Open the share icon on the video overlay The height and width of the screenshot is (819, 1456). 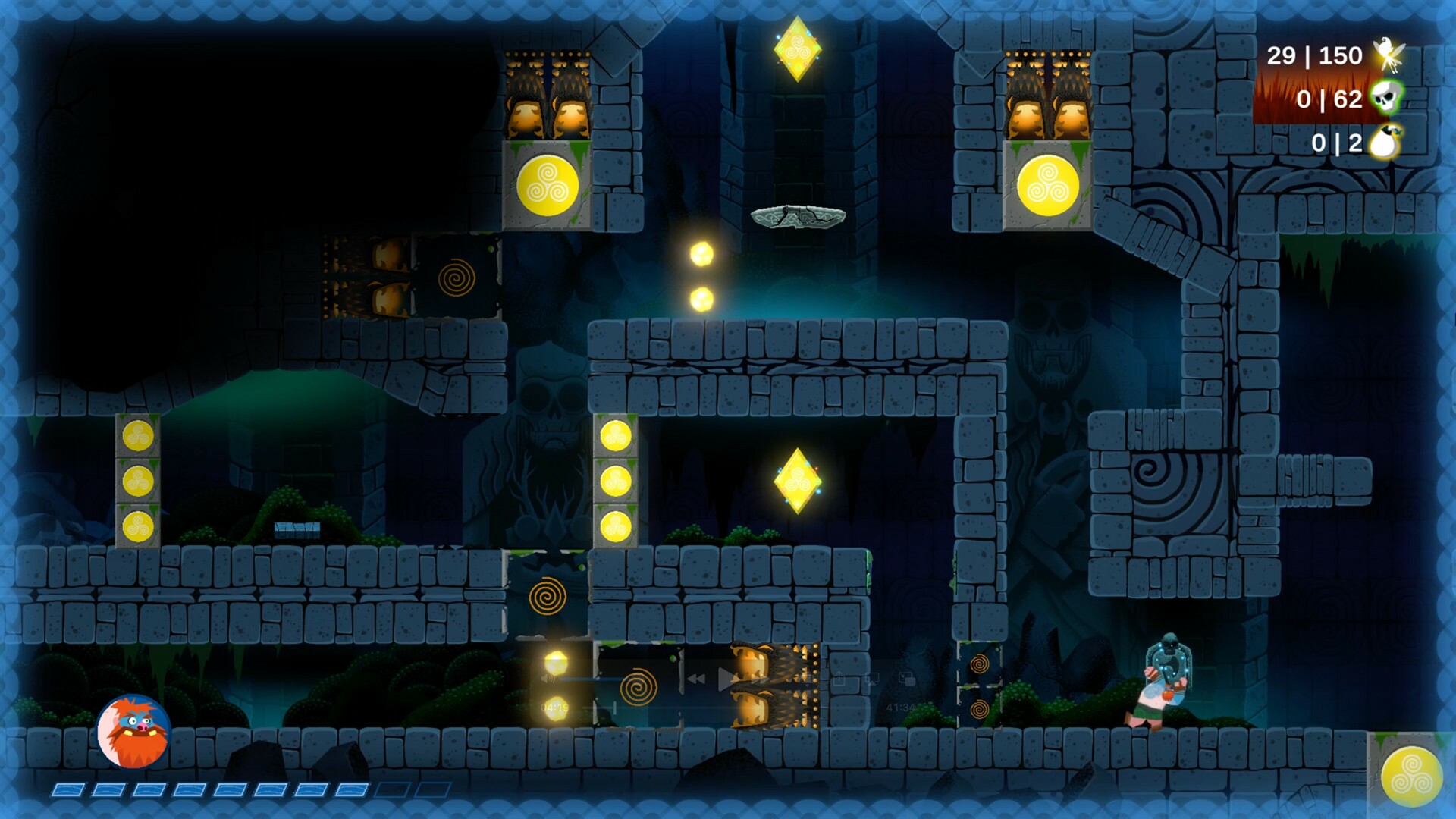tap(839, 679)
